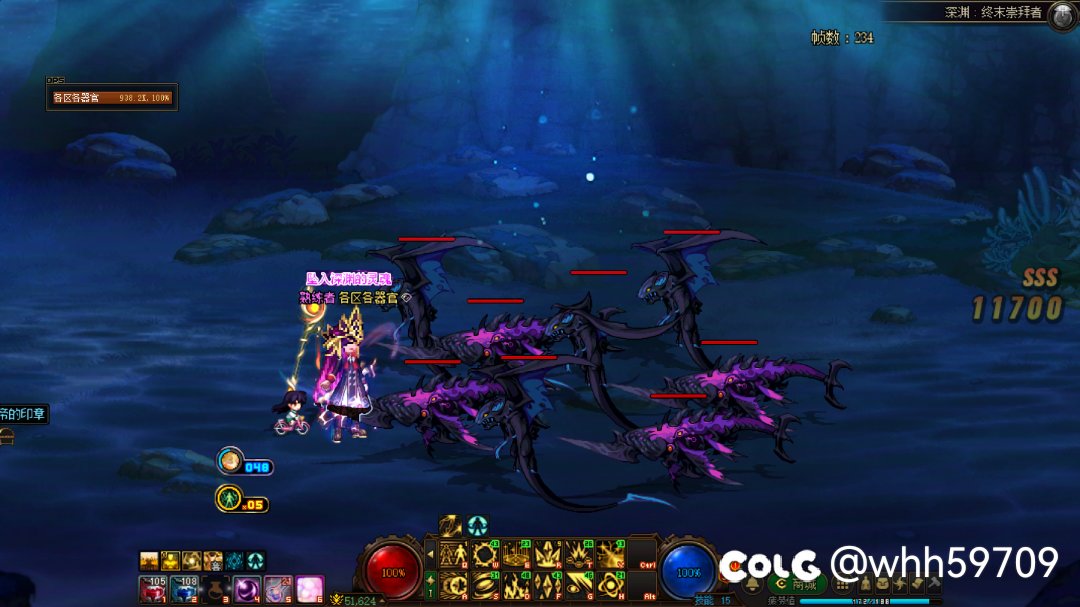Open the notification bell icon
This screenshot has height=607, width=1080.
(x=752, y=584)
